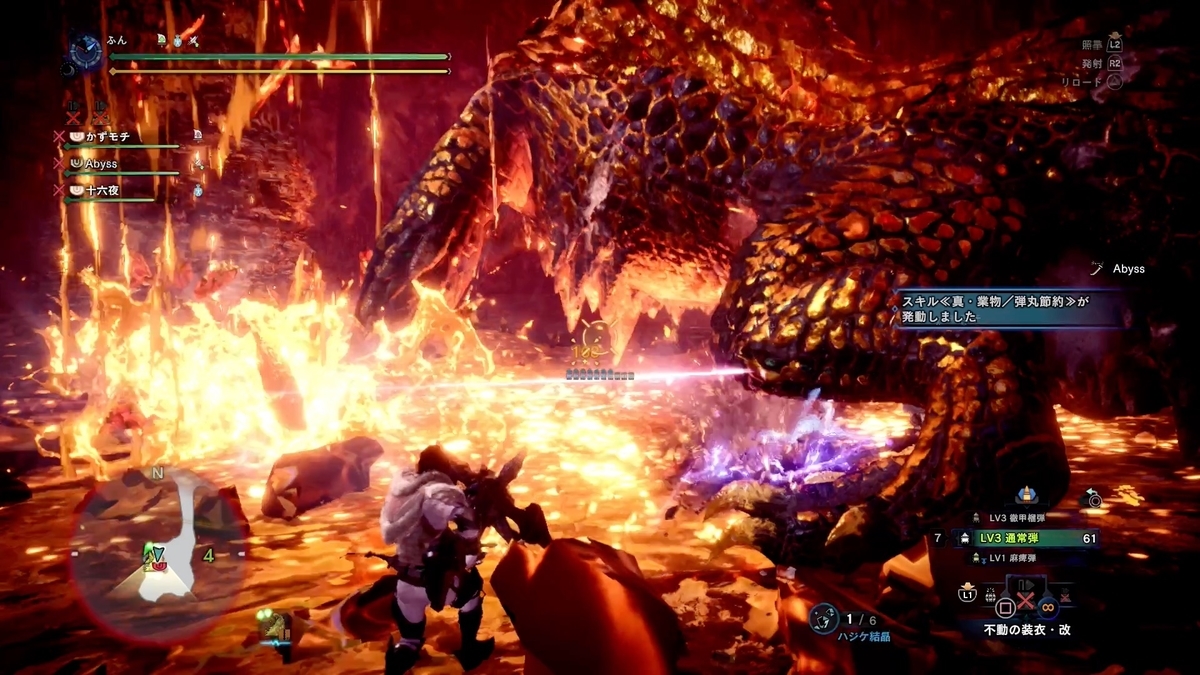This screenshot has width=1200, height=675.
Task: Switch to LV3 徹甲榴弾 ammo
Action: click(1018, 518)
